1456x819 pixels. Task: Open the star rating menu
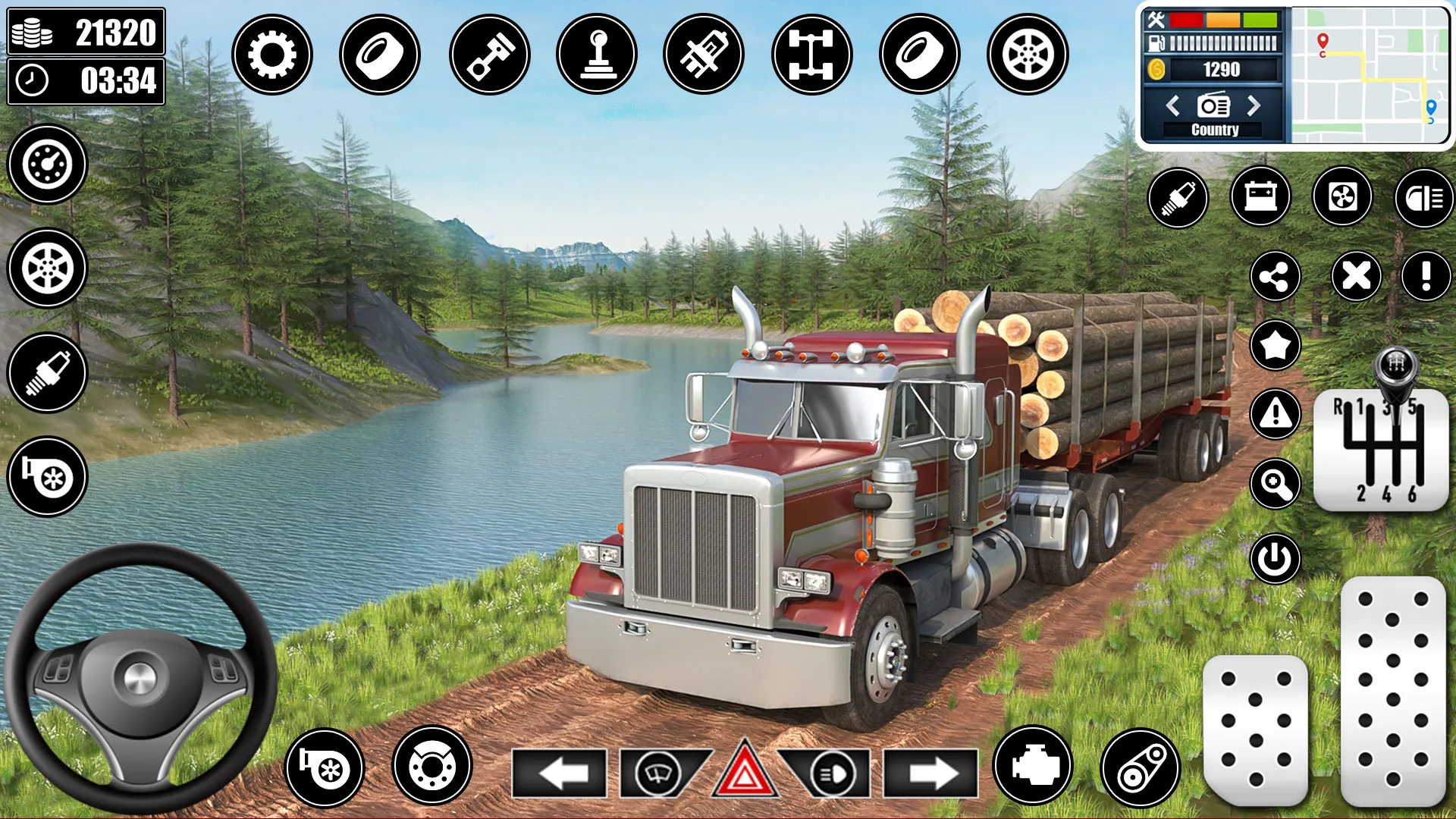coord(1276,343)
